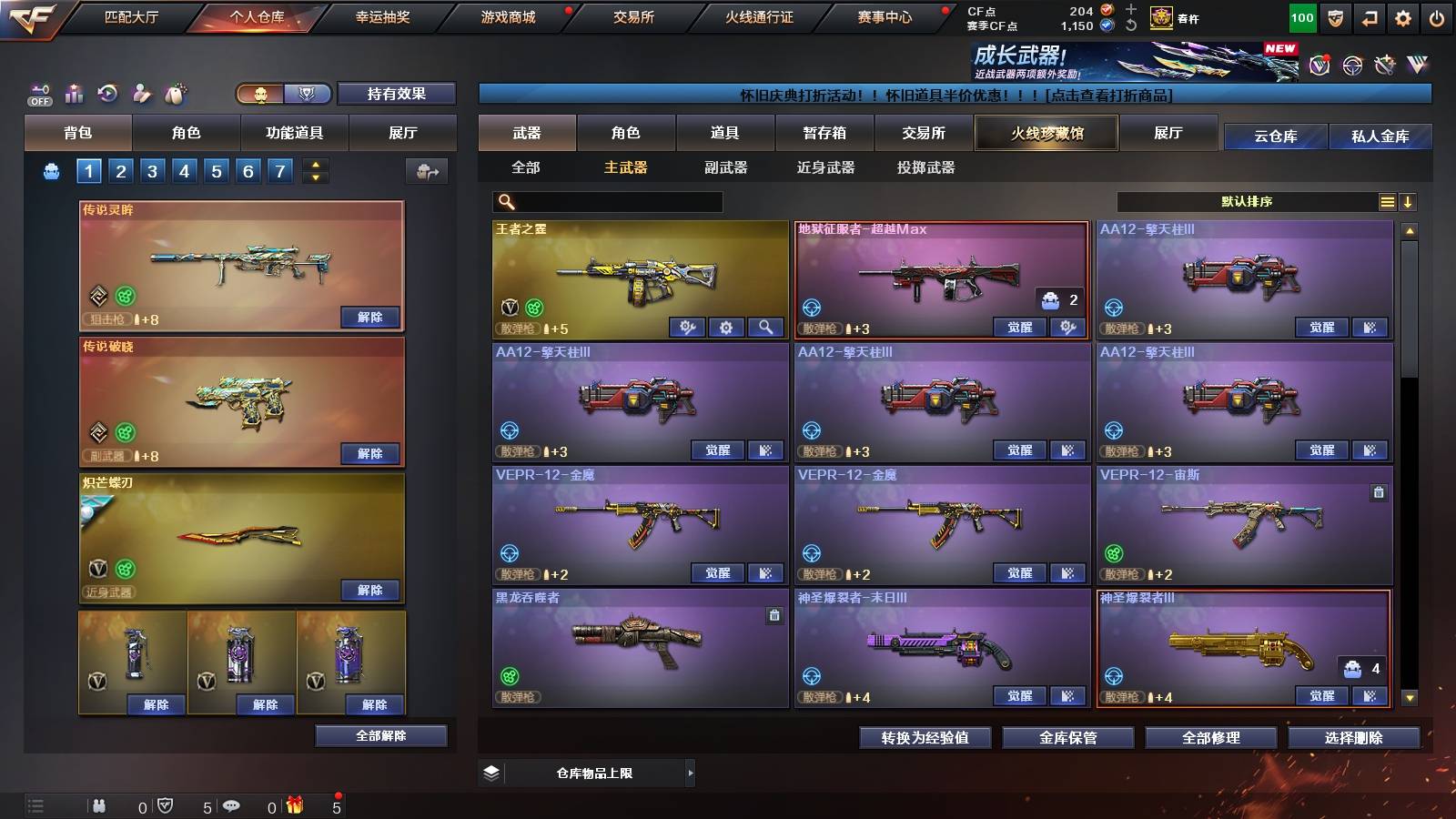Click the magnifier search icon on 王者之霆 card
The height and width of the screenshot is (819, 1456).
click(767, 328)
